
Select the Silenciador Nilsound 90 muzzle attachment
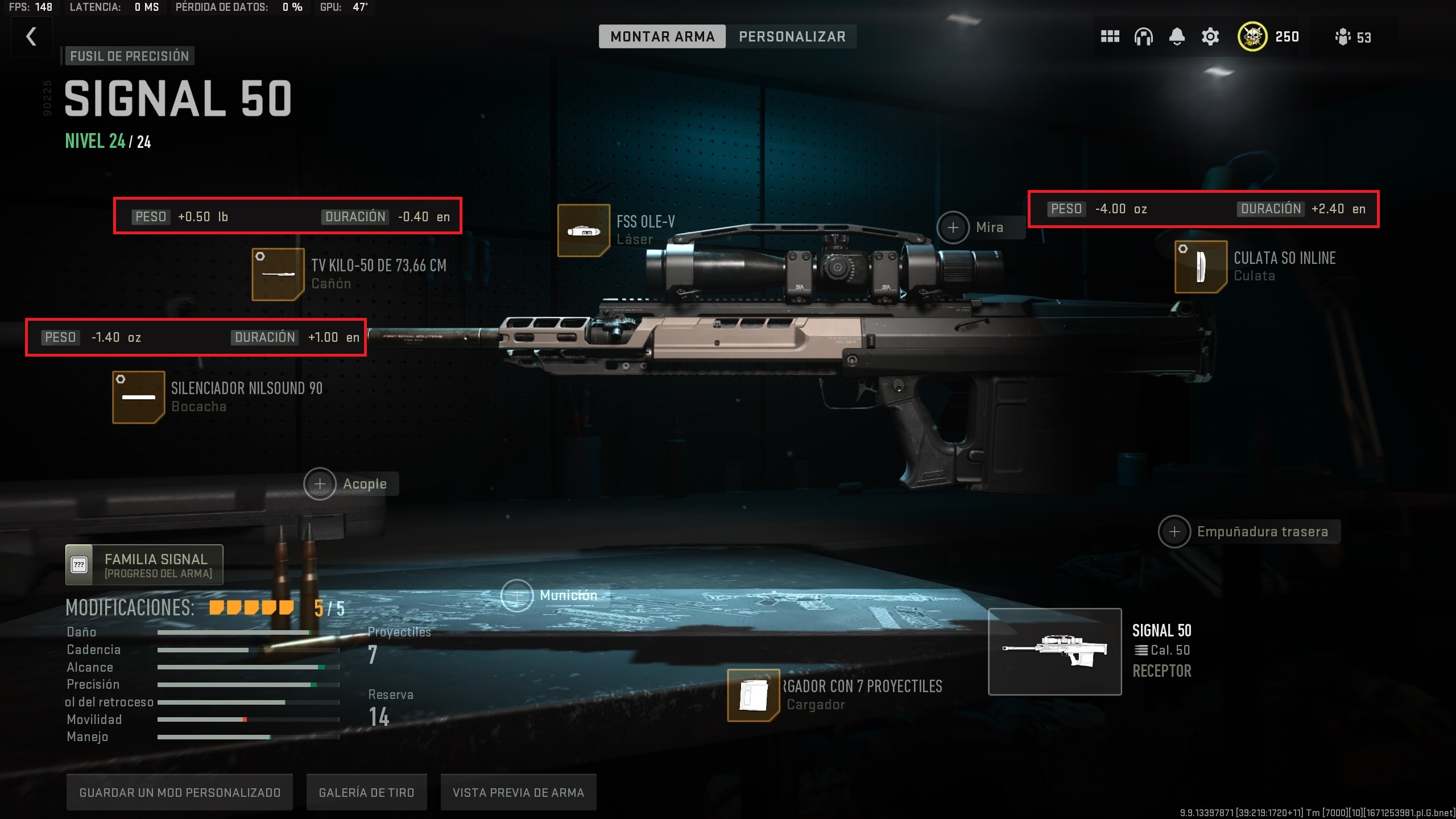[138, 396]
